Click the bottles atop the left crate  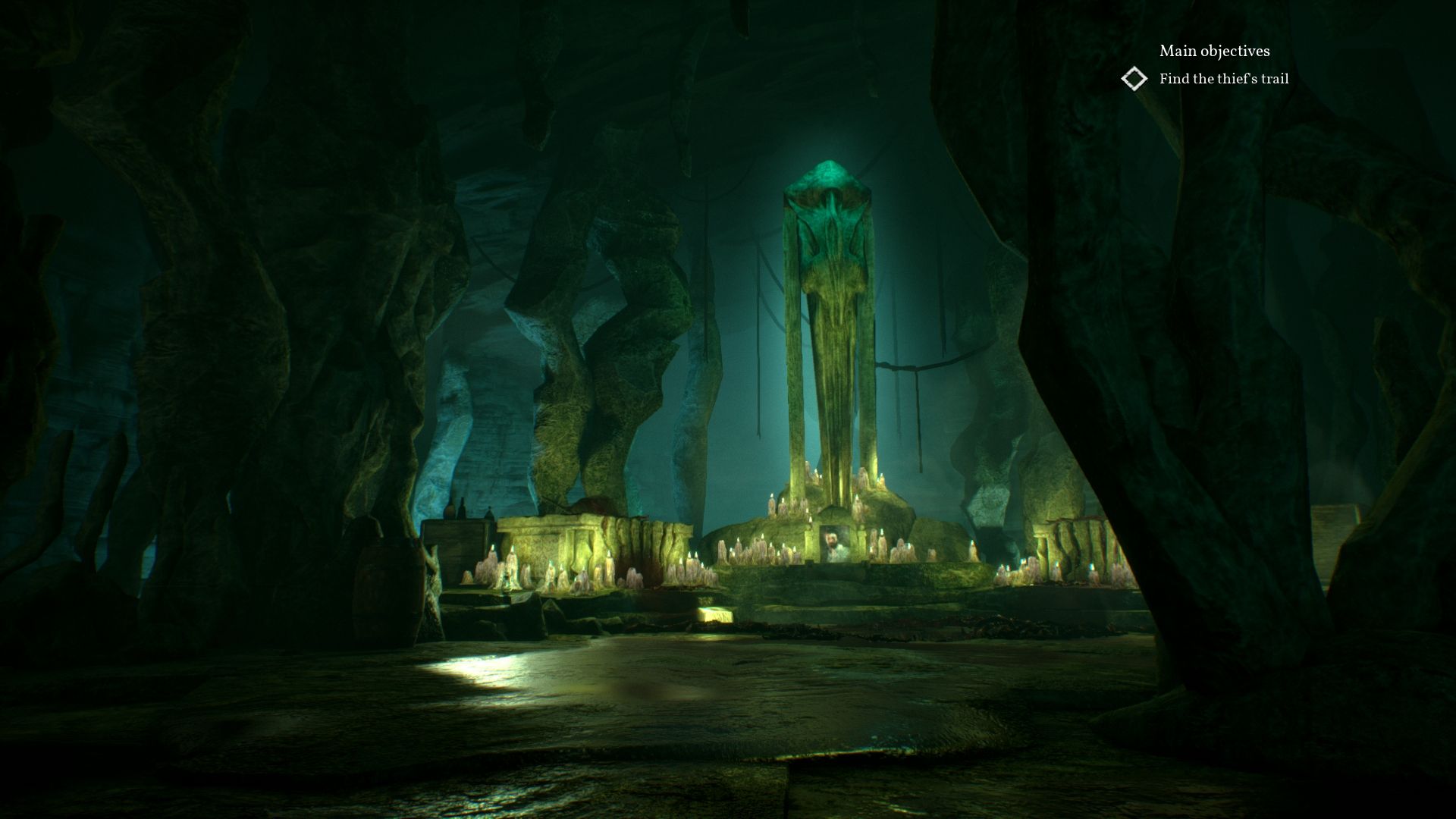click(x=461, y=507)
